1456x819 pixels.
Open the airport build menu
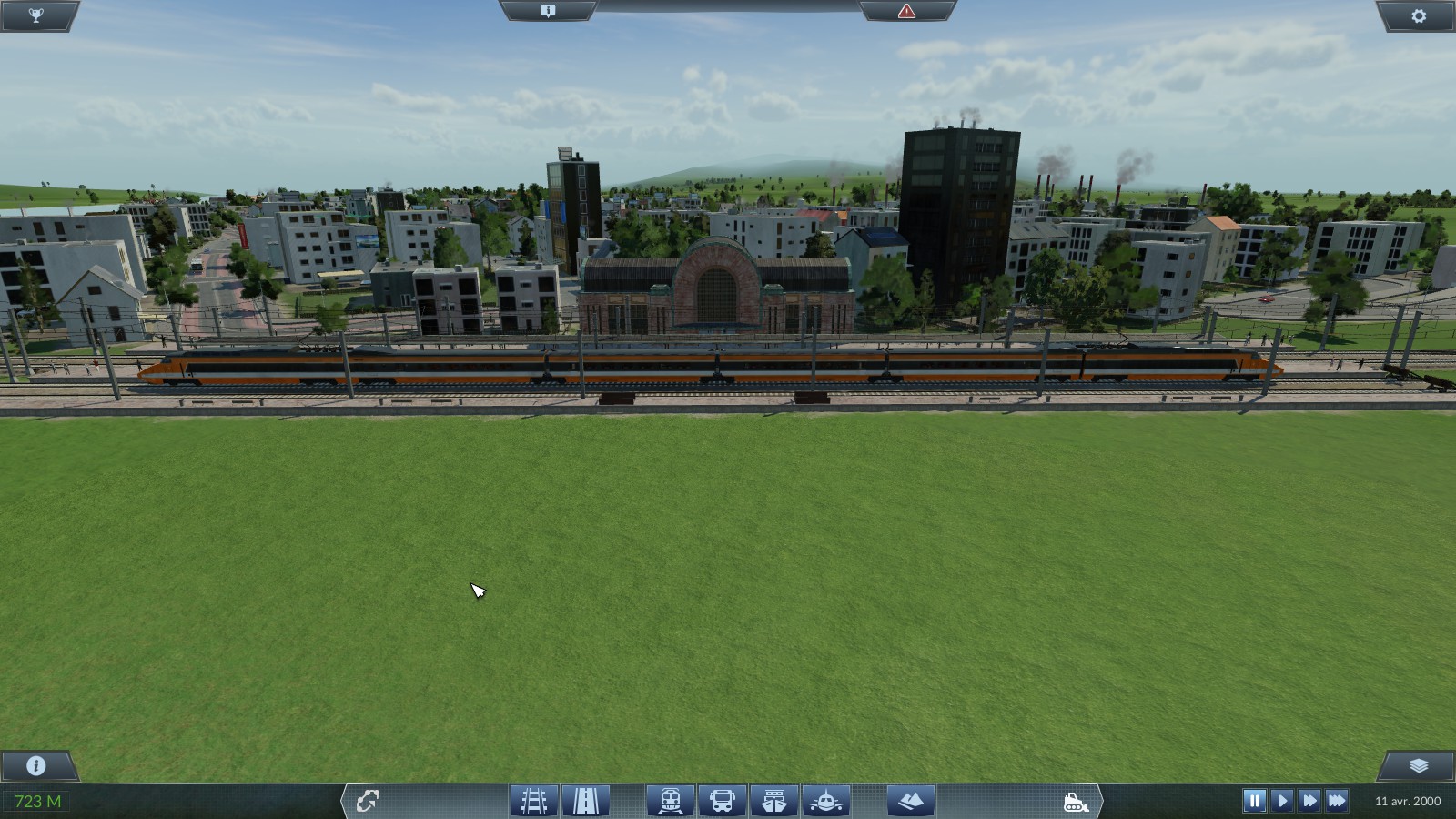(826, 801)
